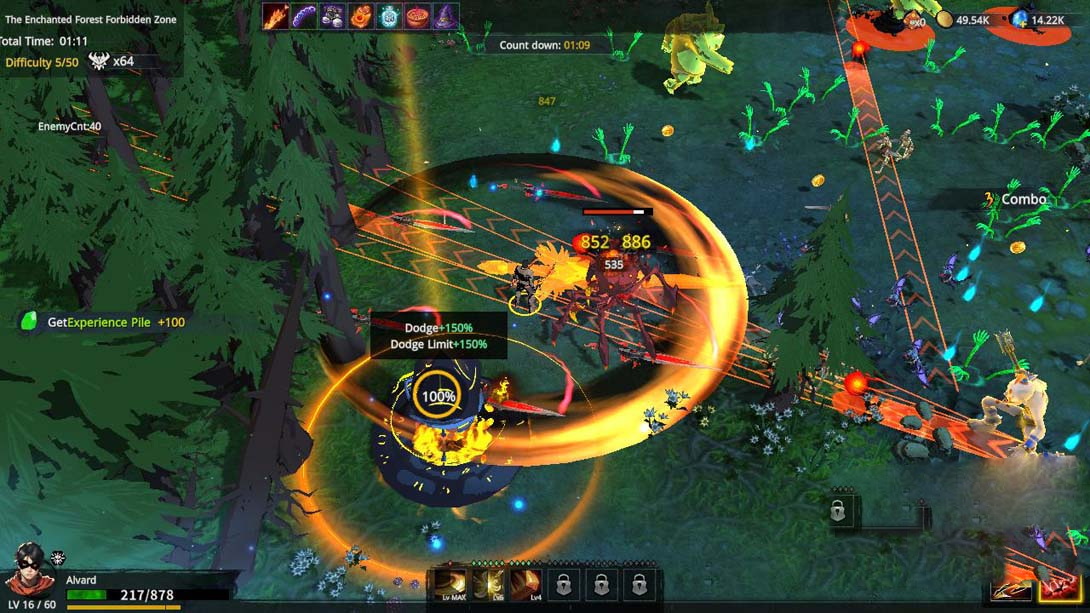This screenshot has height=613, width=1090.
Task: Click the blue gem currency counter
Action: pyautogui.click(x=1038, y=20)
